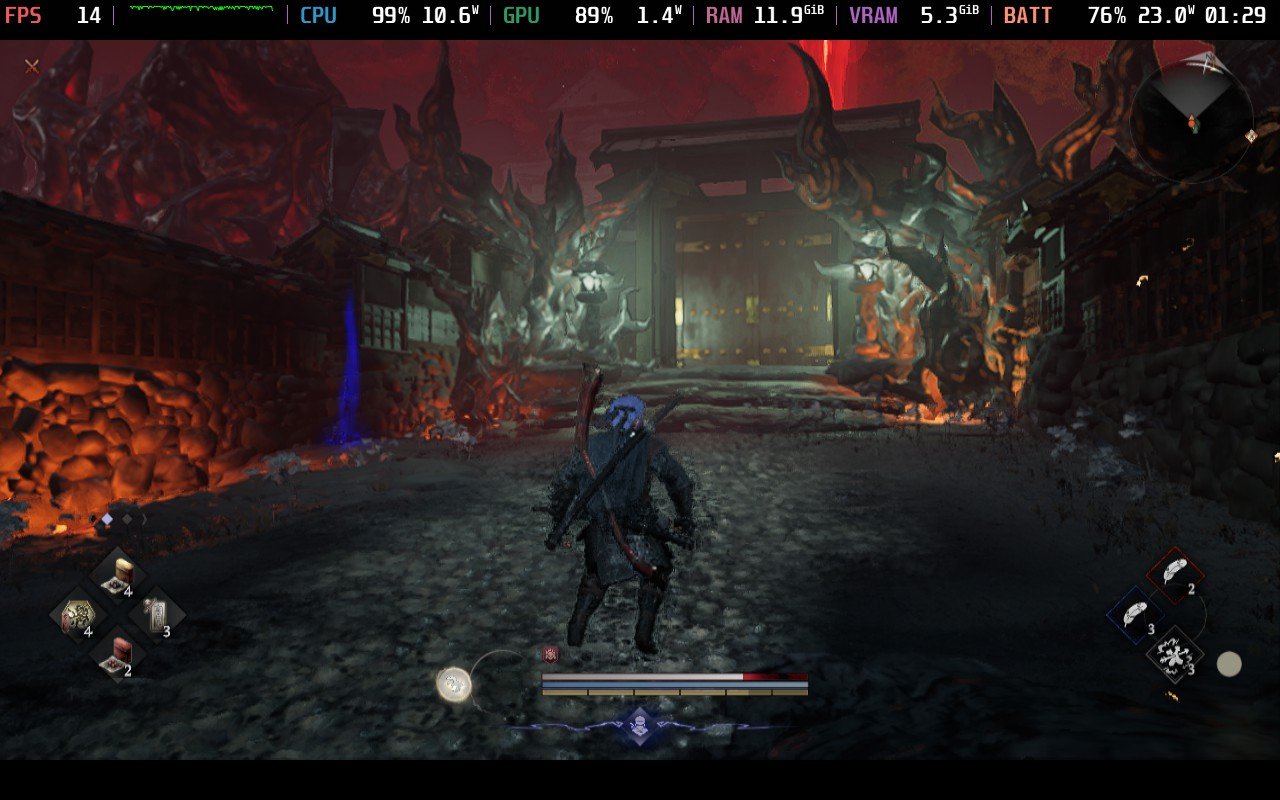Click the glowing guardian spirit orb
The width and height of the screenshot is (1280, 800).
click(x=454, y=684)
